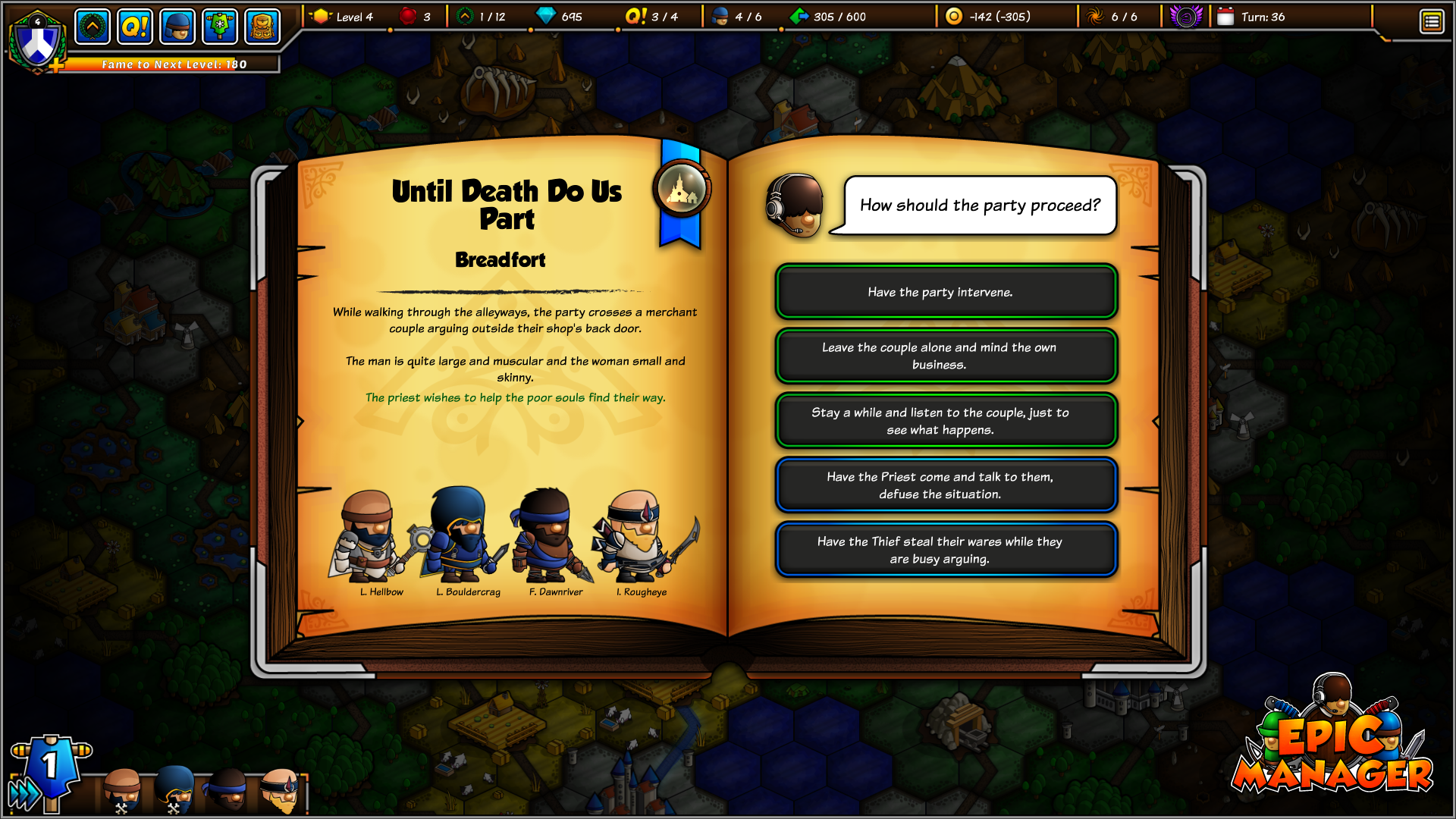This screenshot has height=819, width=1456.
Task: Have the Priest defuse the situation
Action: coord(945,485)
